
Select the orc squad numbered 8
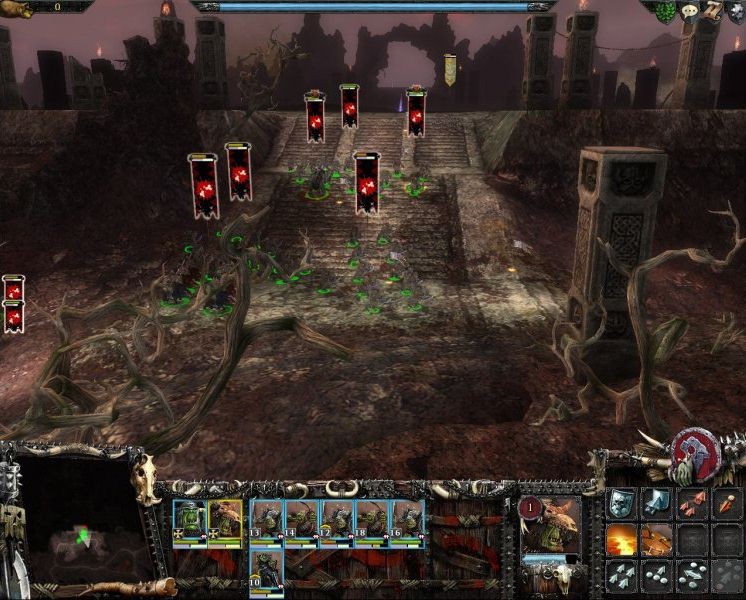[372, 520]
